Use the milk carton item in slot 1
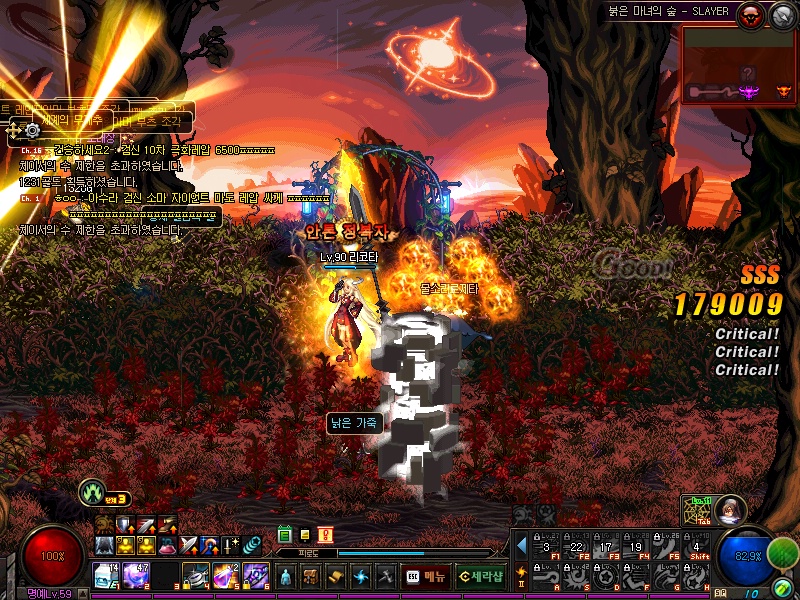 pyautogui.click(x=106, y=576)
